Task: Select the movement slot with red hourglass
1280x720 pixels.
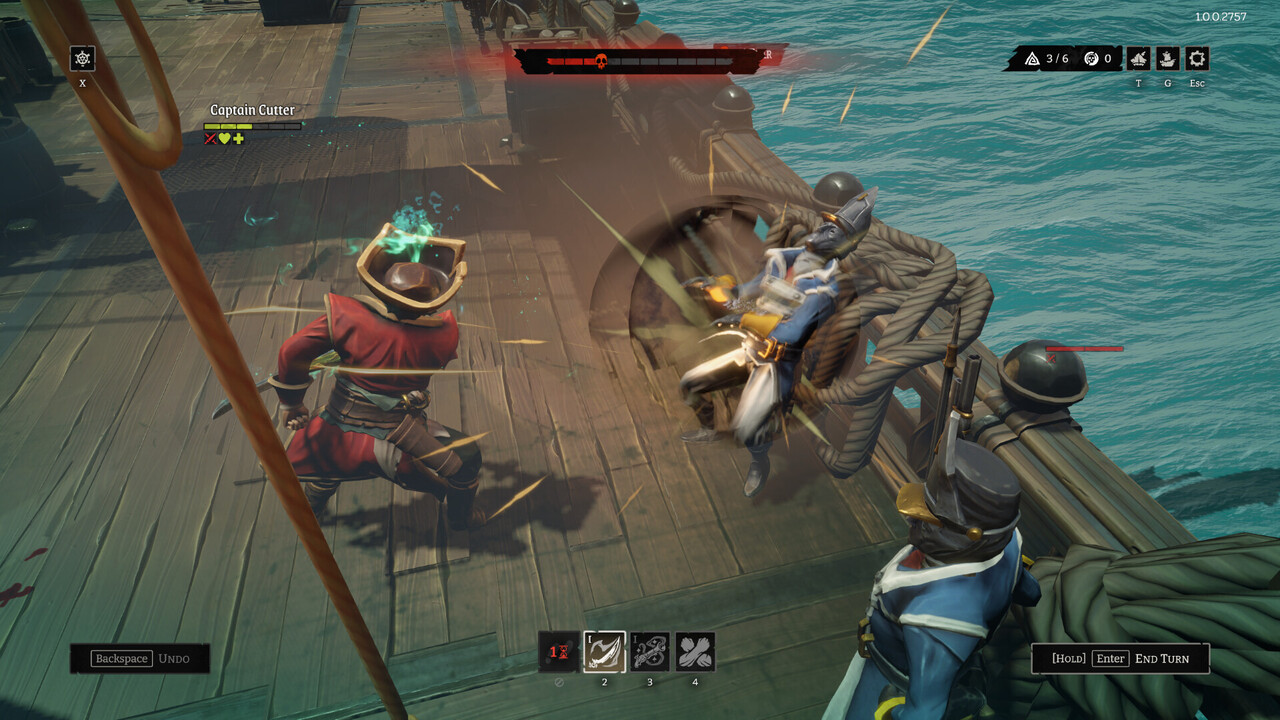Action: click(x=559, y=652)
